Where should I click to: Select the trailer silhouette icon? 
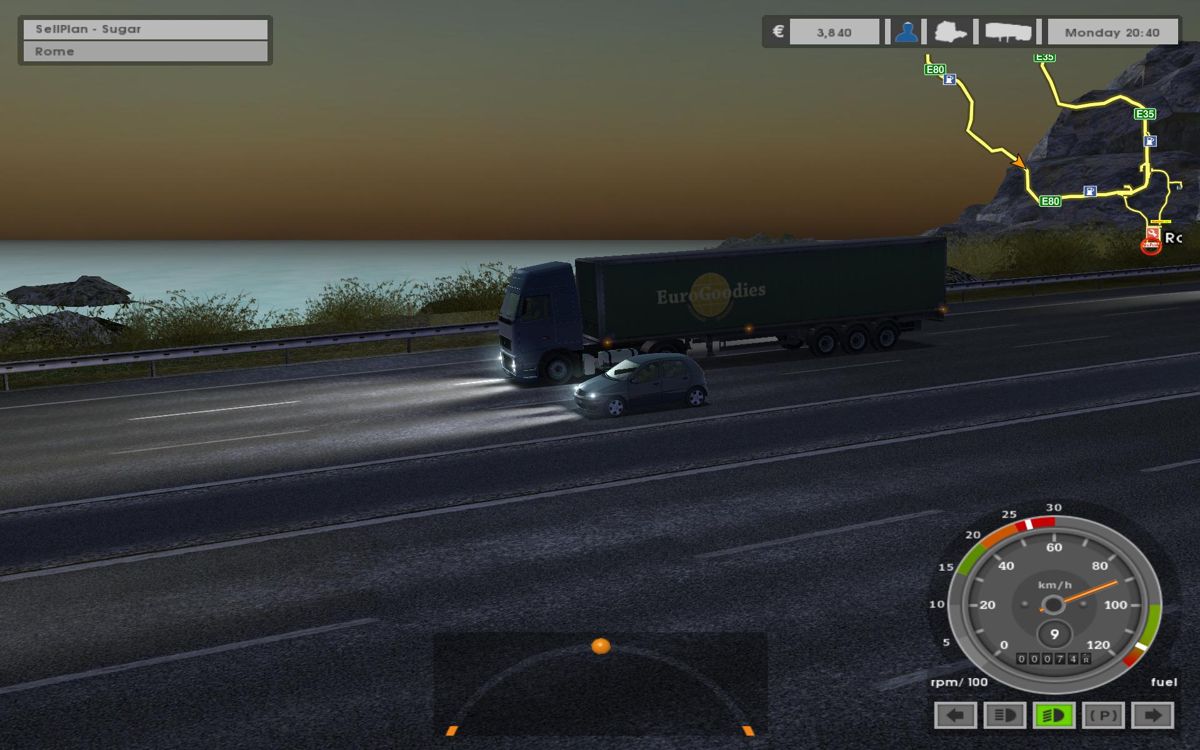click(x=1008, y=32)
